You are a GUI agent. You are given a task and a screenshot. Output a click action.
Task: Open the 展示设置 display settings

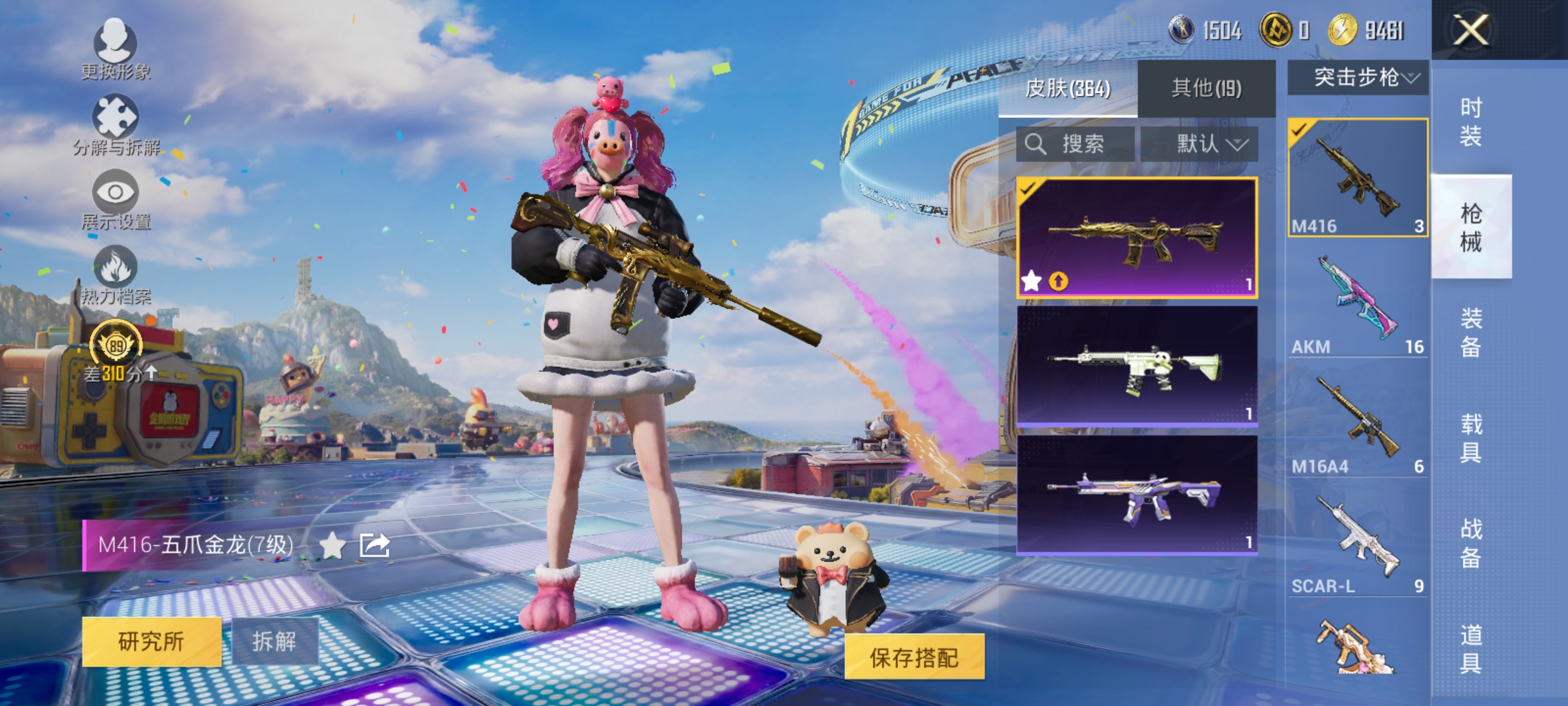tap(116, 196)
